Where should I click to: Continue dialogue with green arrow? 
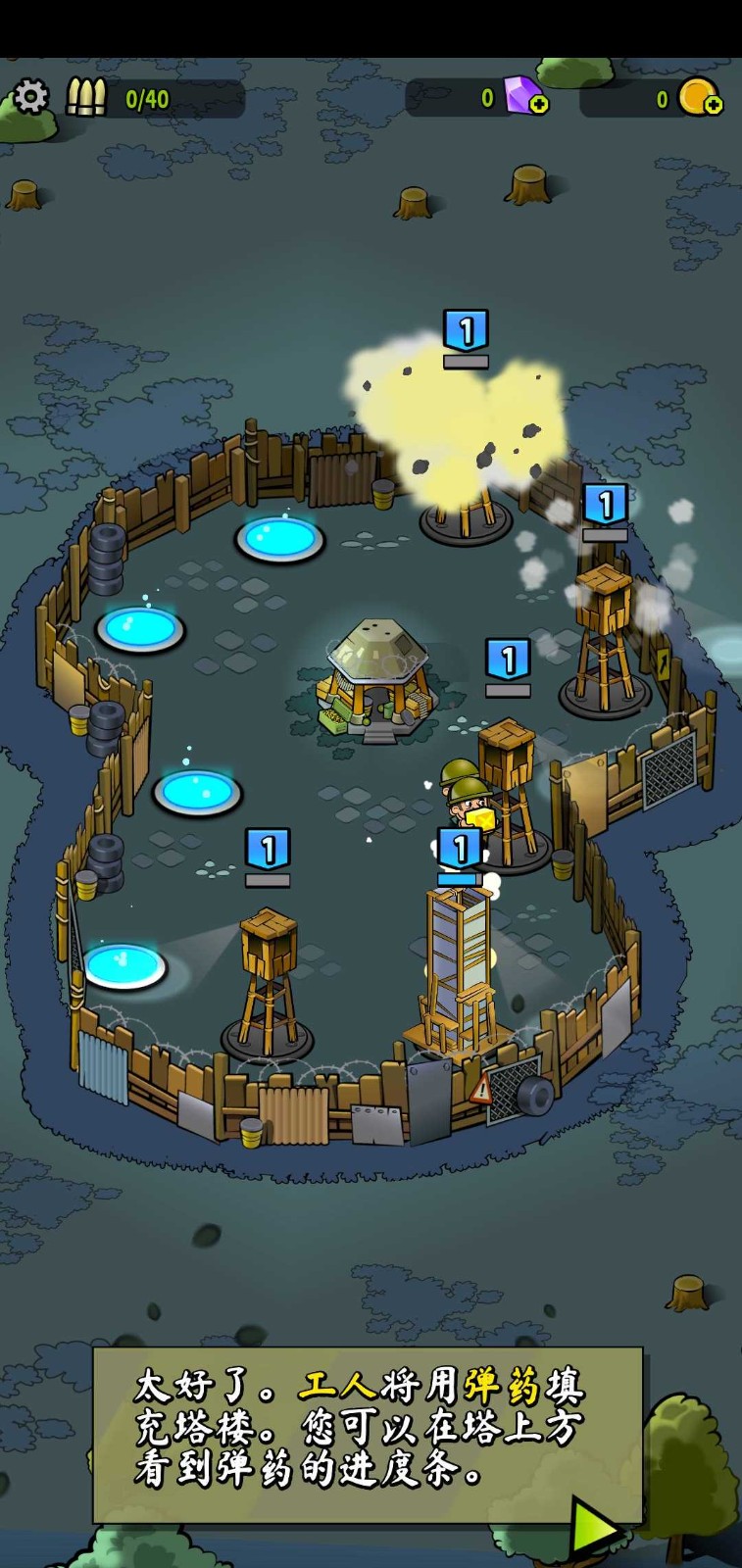(x=595, y=1528)
